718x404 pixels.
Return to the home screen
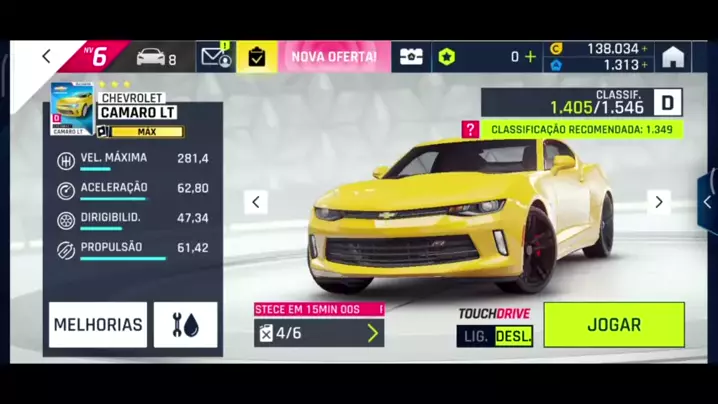tap(673, 57)
